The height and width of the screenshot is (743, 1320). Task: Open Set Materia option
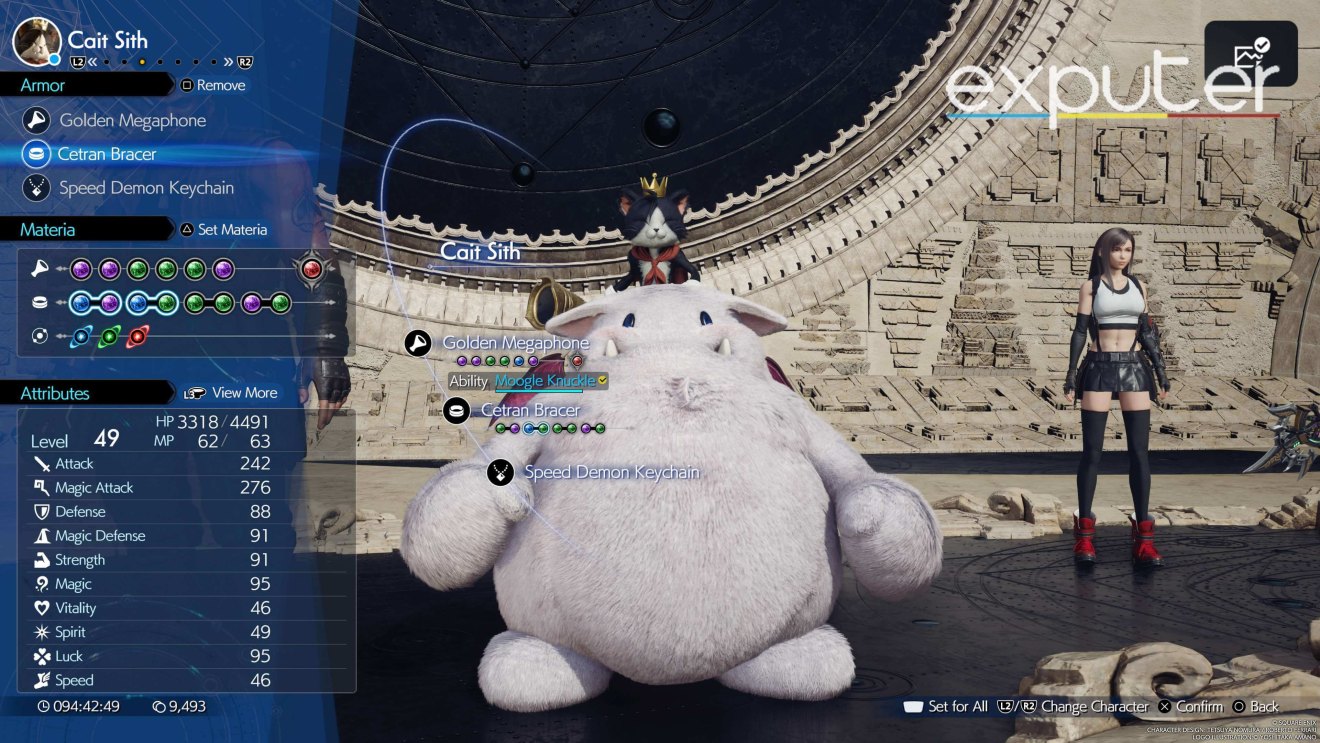223,230
